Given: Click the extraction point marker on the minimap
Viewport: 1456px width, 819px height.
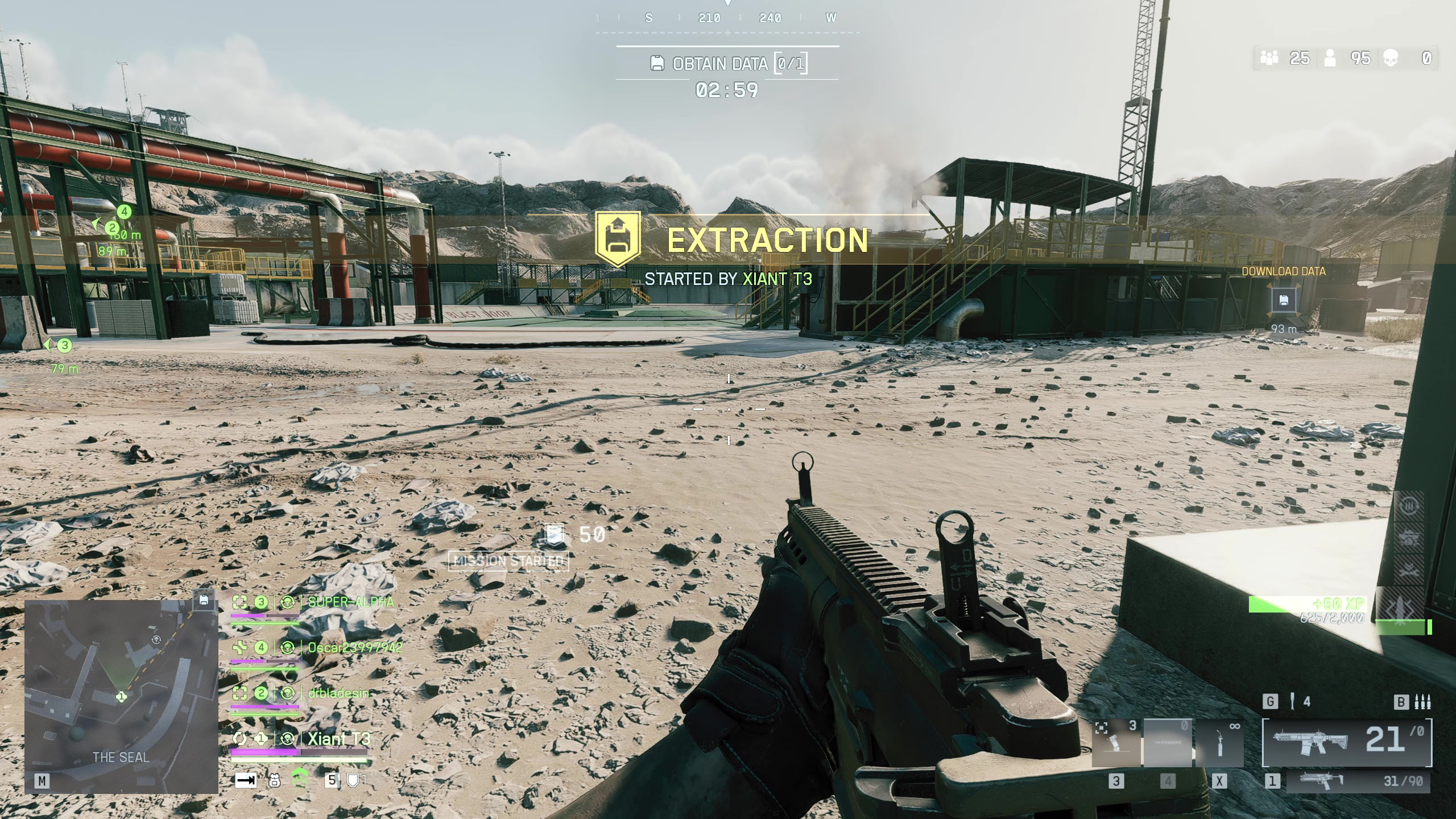Looking at the screenshot, I should click(156, 640).
